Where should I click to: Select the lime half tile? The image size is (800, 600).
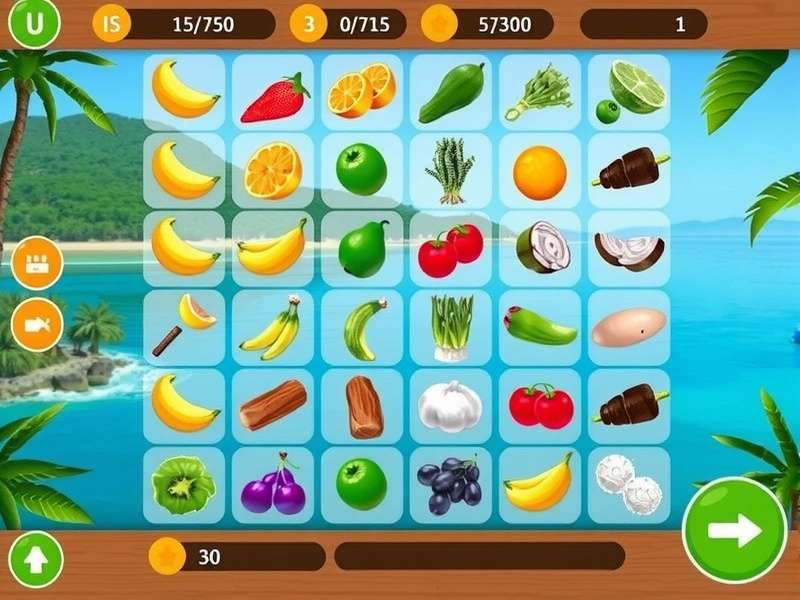coord(629,90)
